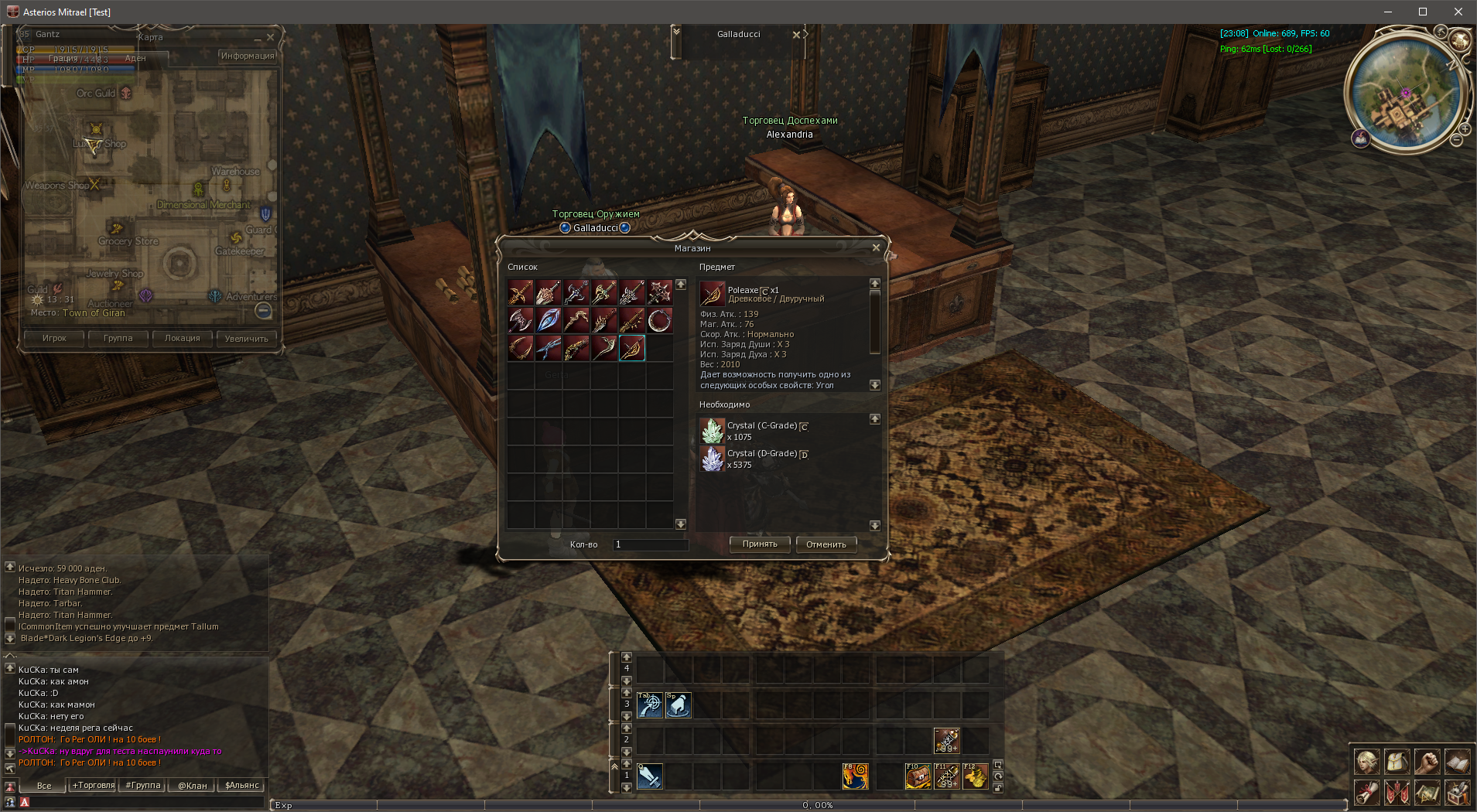Switch map to Группа view
The image size is (1477, 812).
point(118,338)
